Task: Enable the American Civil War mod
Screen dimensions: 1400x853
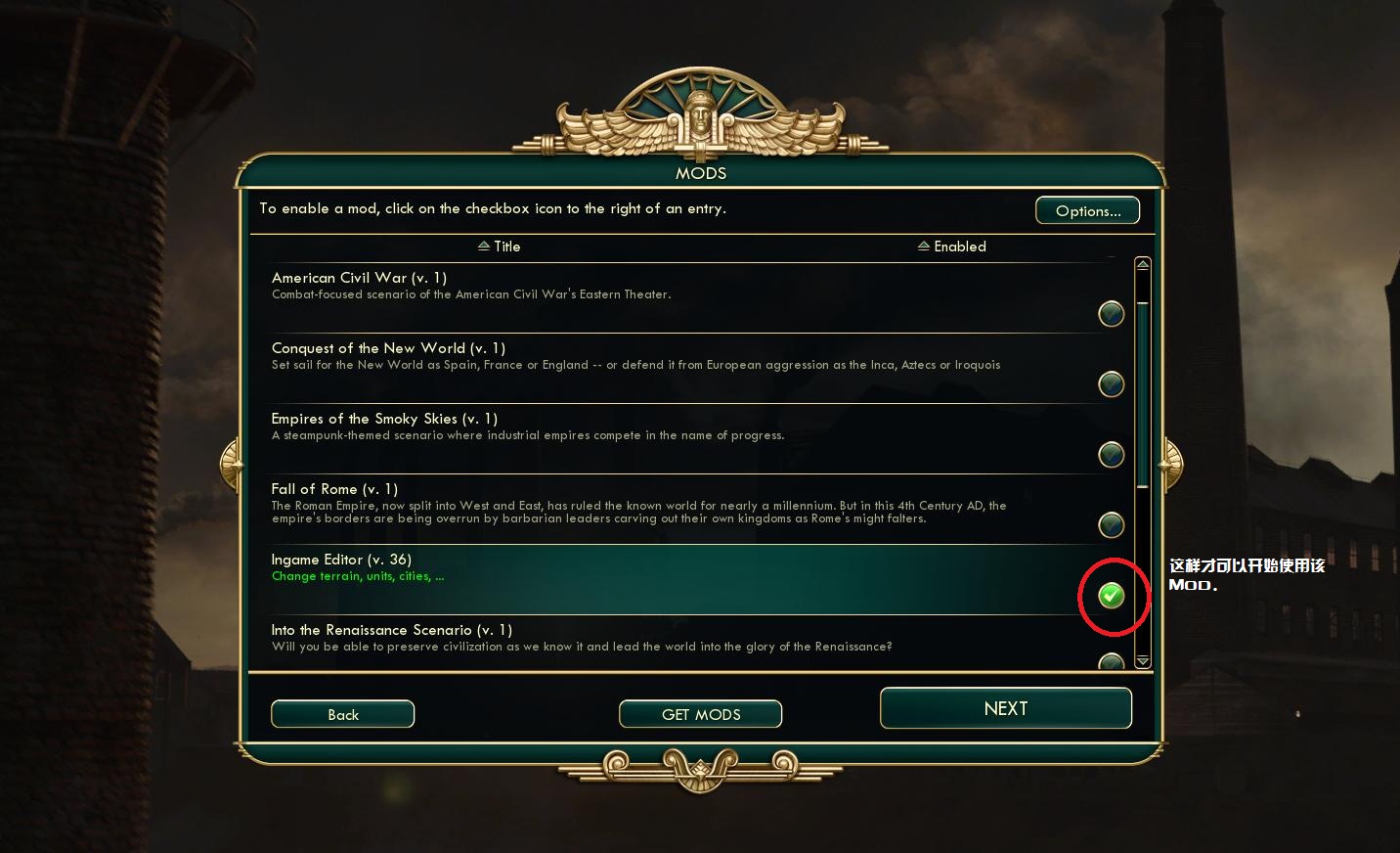Action: point(1111,314)
